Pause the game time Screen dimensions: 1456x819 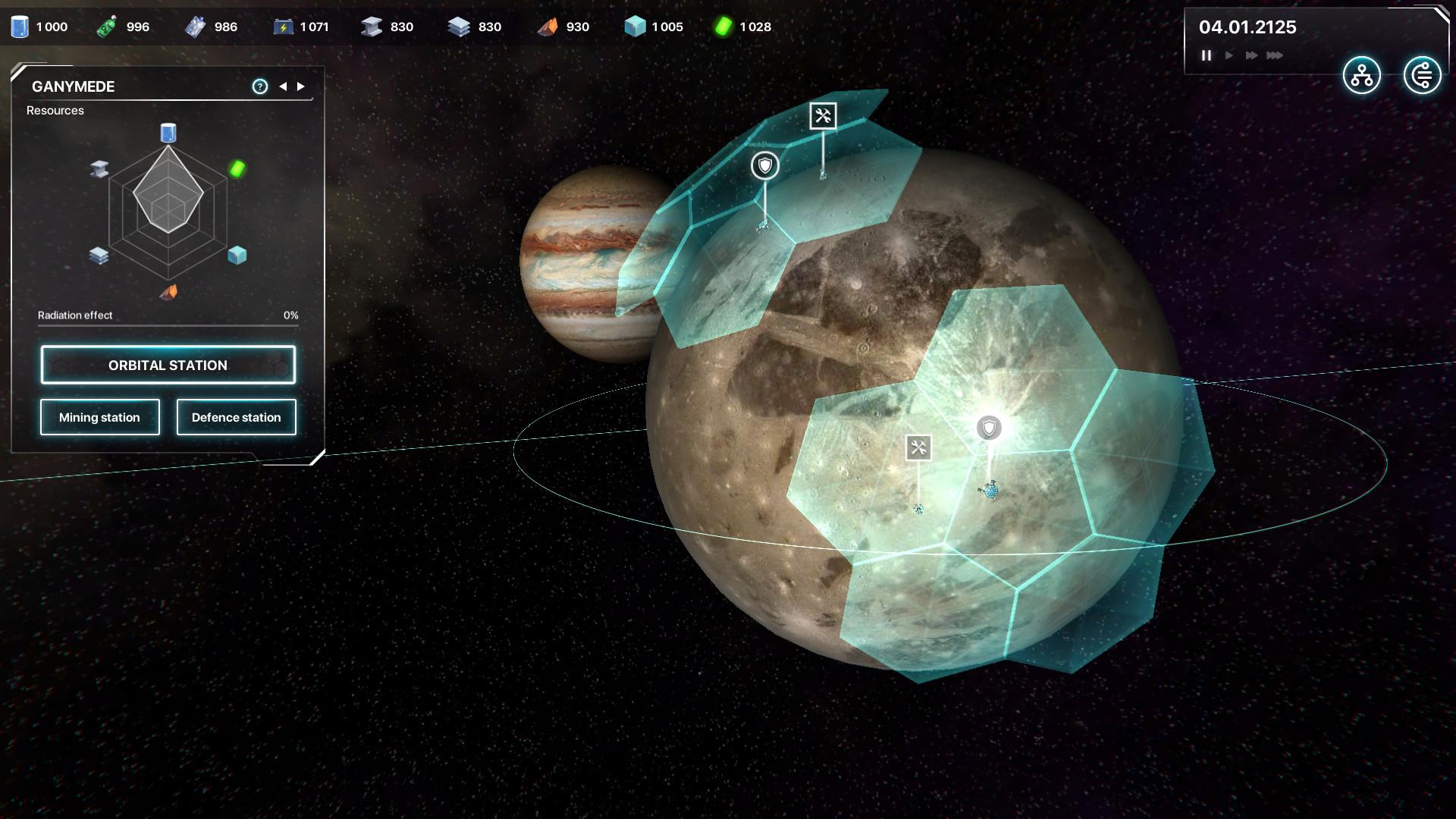click(1206, 55)
